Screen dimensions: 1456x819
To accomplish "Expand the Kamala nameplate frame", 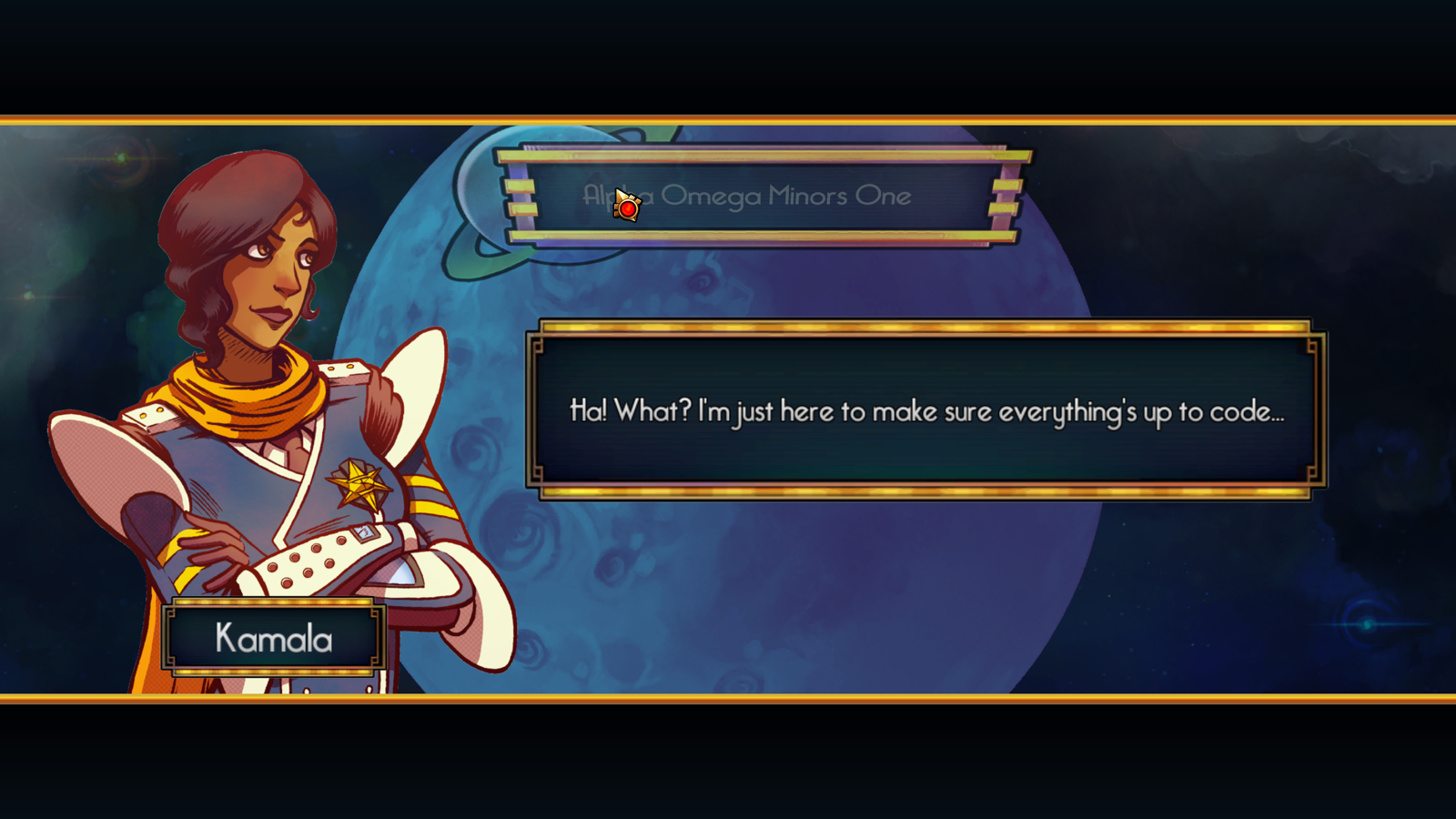I will [x=271, y=637].
